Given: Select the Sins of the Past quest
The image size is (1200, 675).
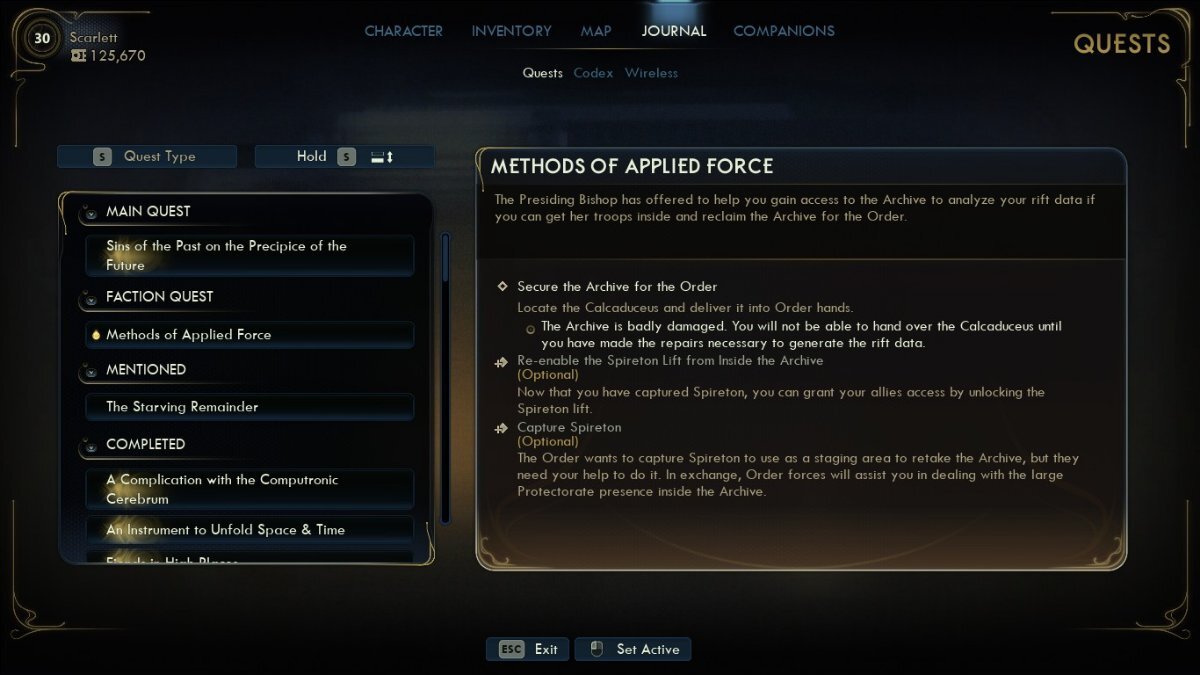Looking at the screenshot, I should click(249, 255).
